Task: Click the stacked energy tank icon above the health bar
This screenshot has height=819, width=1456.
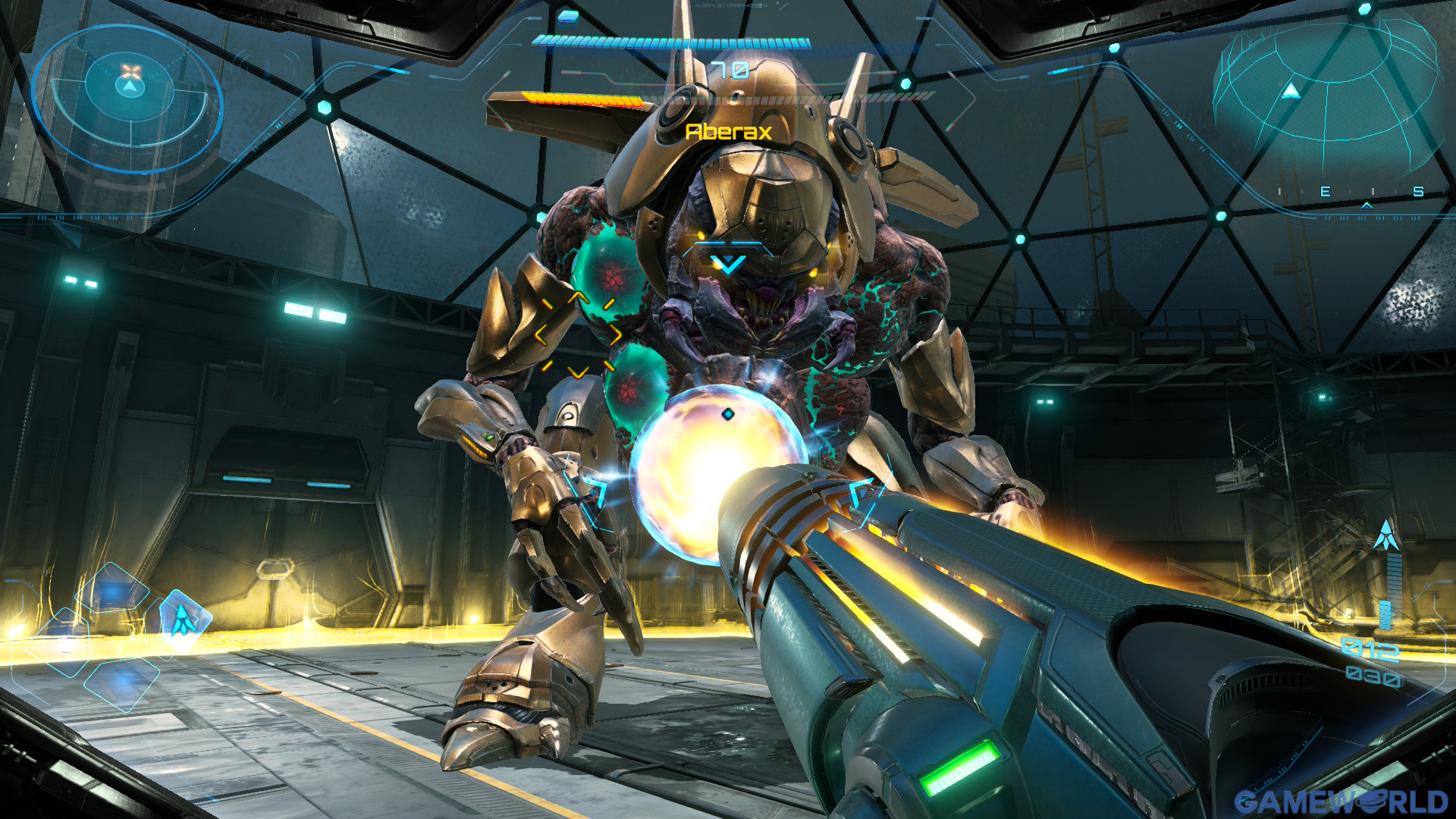Action: click(569, 20)
